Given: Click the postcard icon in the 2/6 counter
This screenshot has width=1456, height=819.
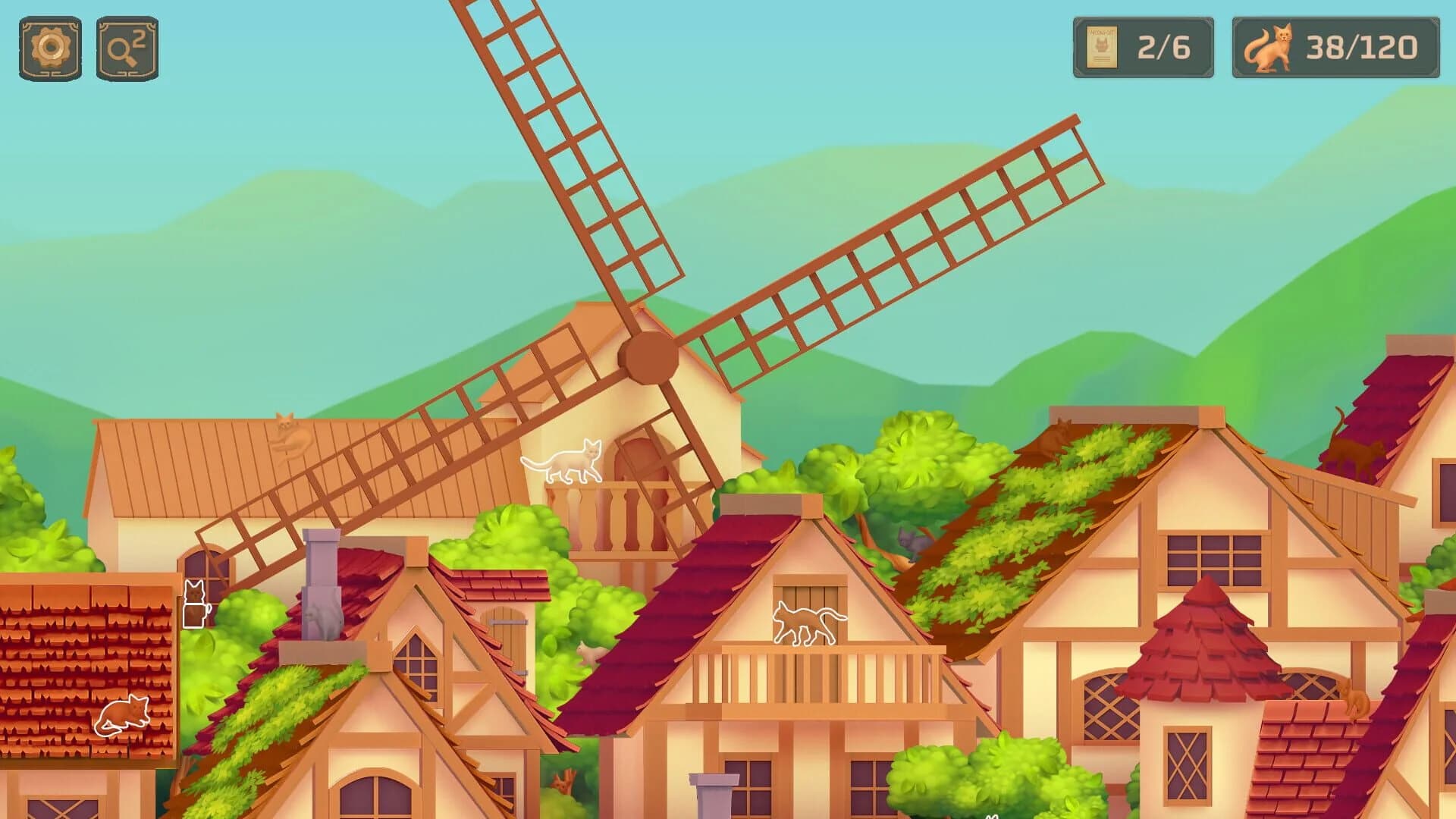Looking at the screenshot, I should [1103, 45].
